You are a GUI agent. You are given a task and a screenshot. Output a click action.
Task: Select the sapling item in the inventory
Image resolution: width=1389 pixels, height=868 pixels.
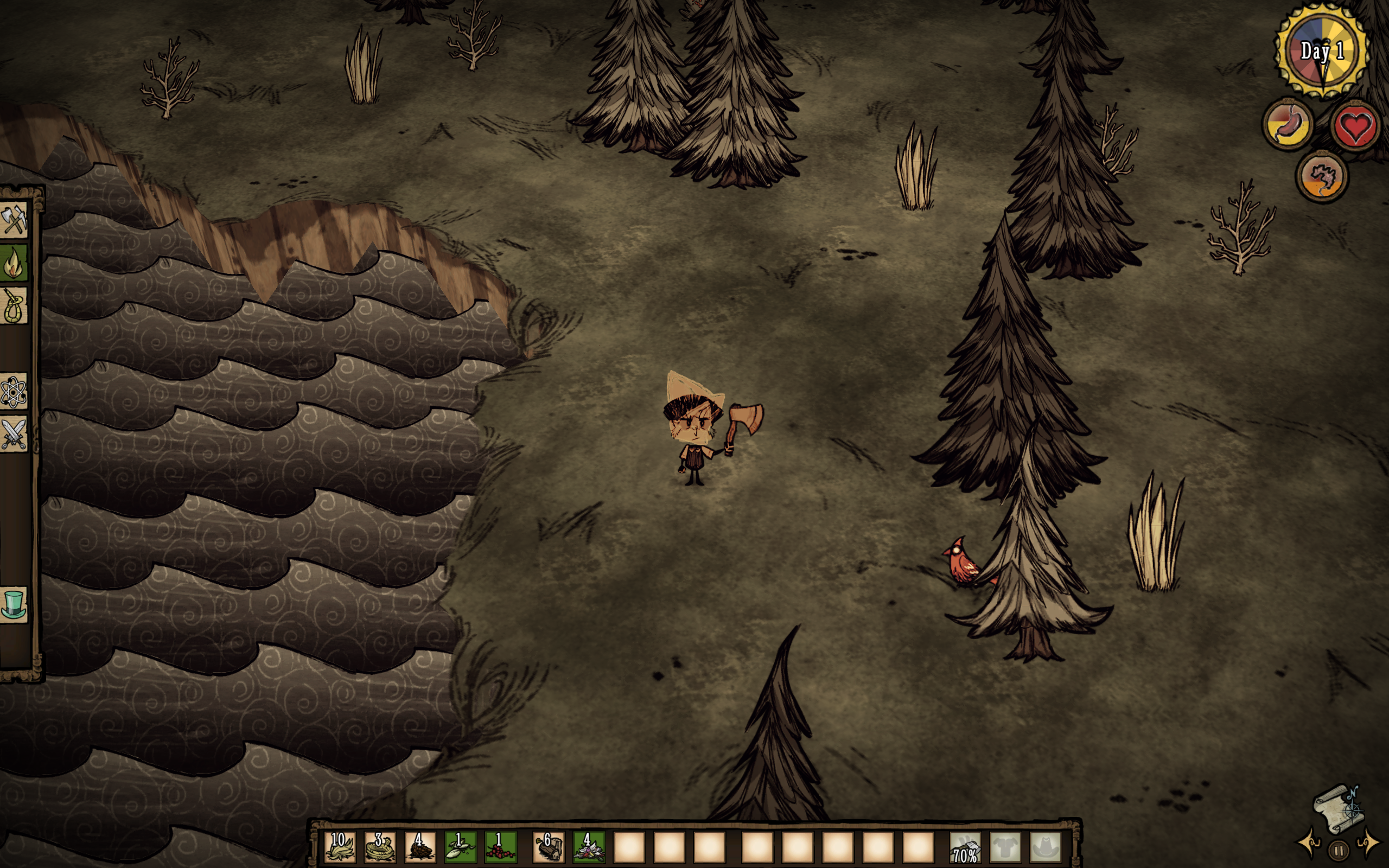(x=460, y=847)
